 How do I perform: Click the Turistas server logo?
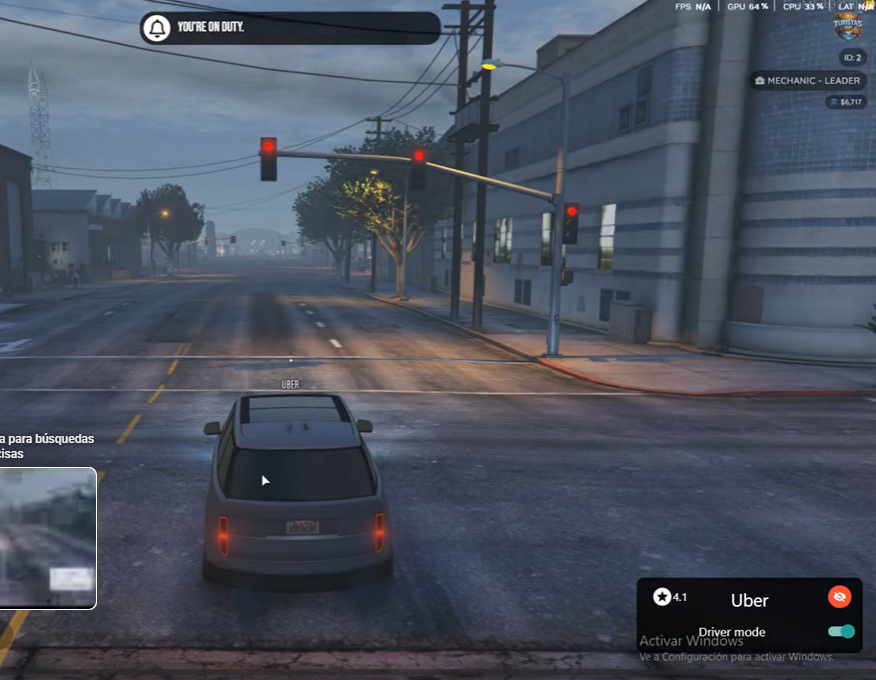pos(847,26)
